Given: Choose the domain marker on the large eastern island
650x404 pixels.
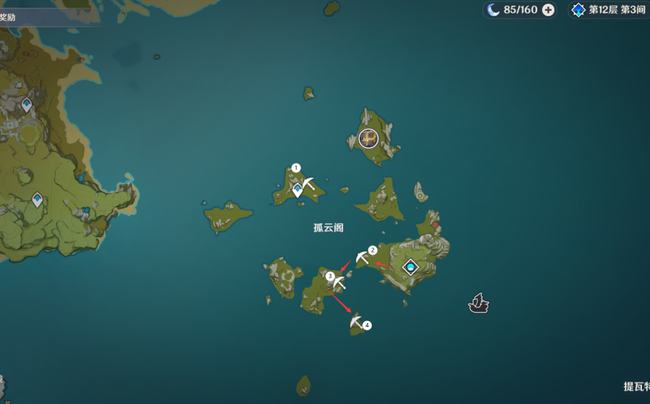Looking at the screenshot, I should [410, 267].
